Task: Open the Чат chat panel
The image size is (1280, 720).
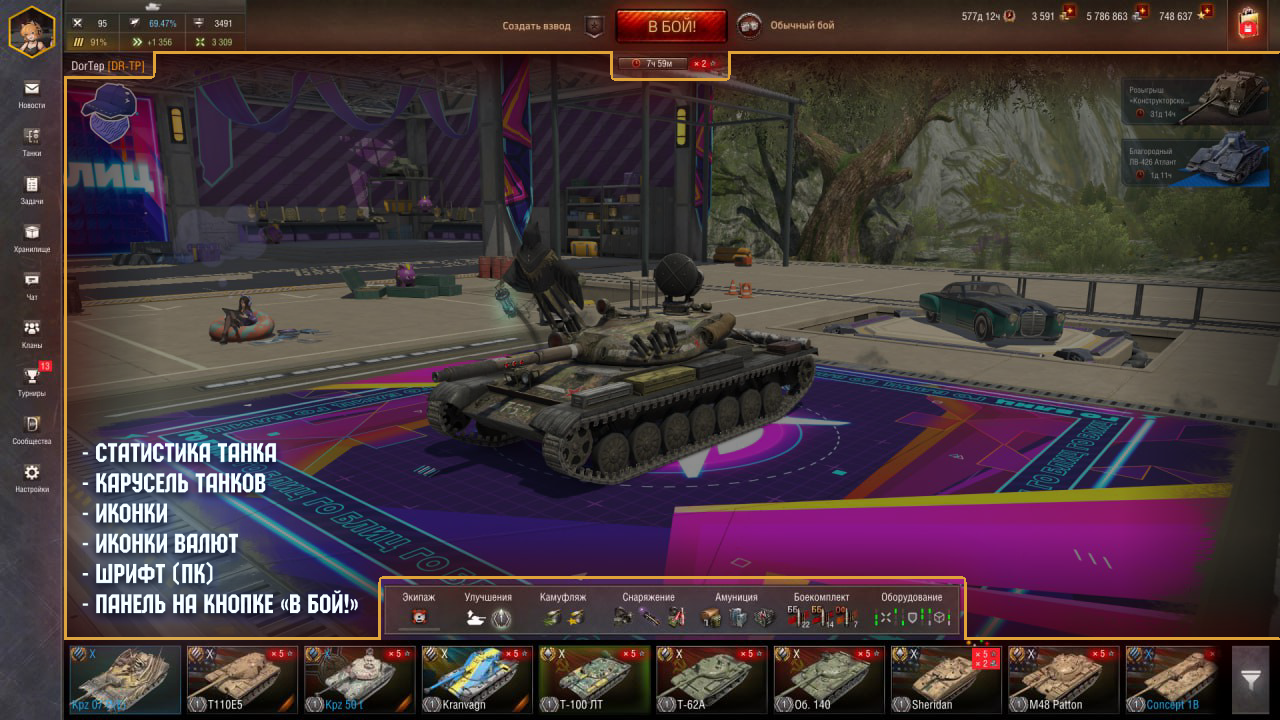Action: (32, 286)
